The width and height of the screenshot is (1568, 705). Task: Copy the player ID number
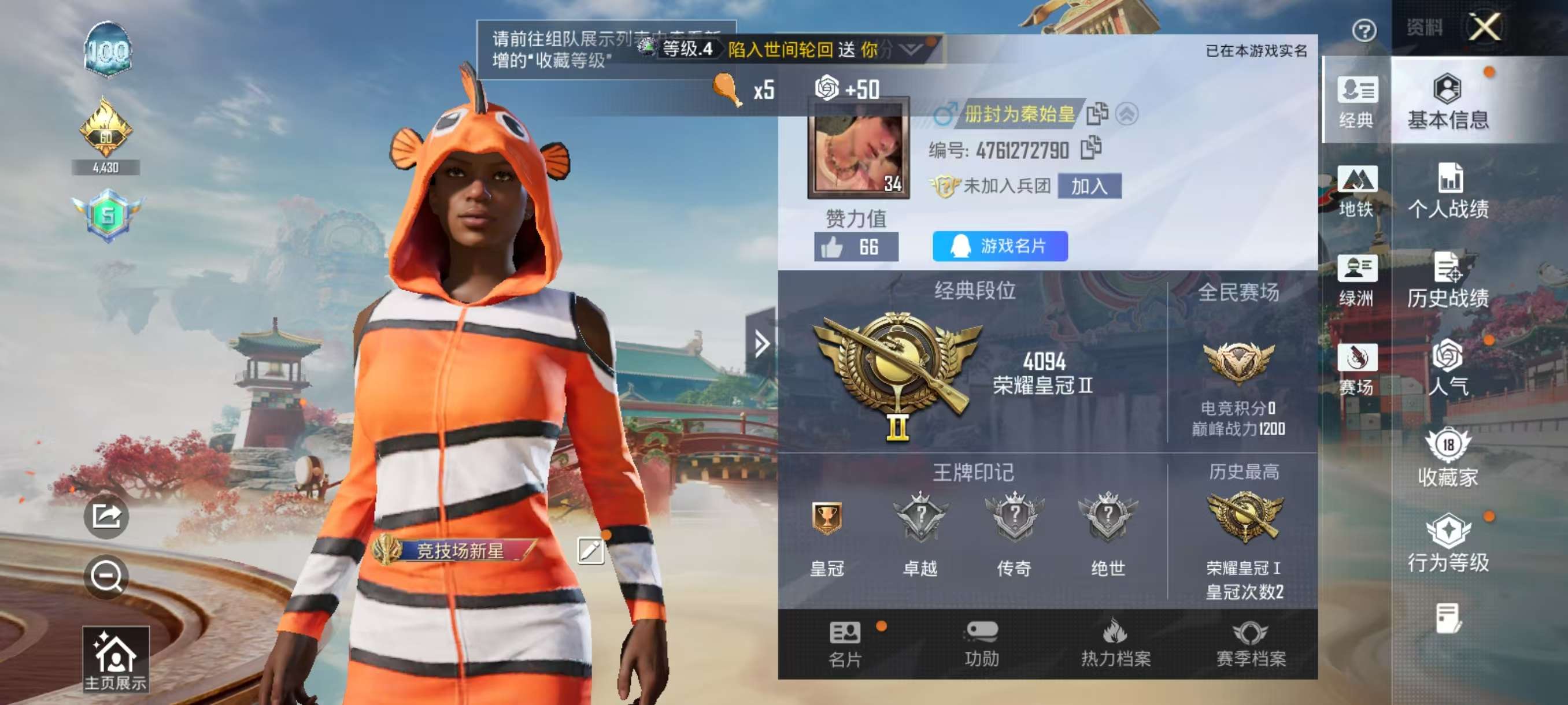(x=1091, y=149)
